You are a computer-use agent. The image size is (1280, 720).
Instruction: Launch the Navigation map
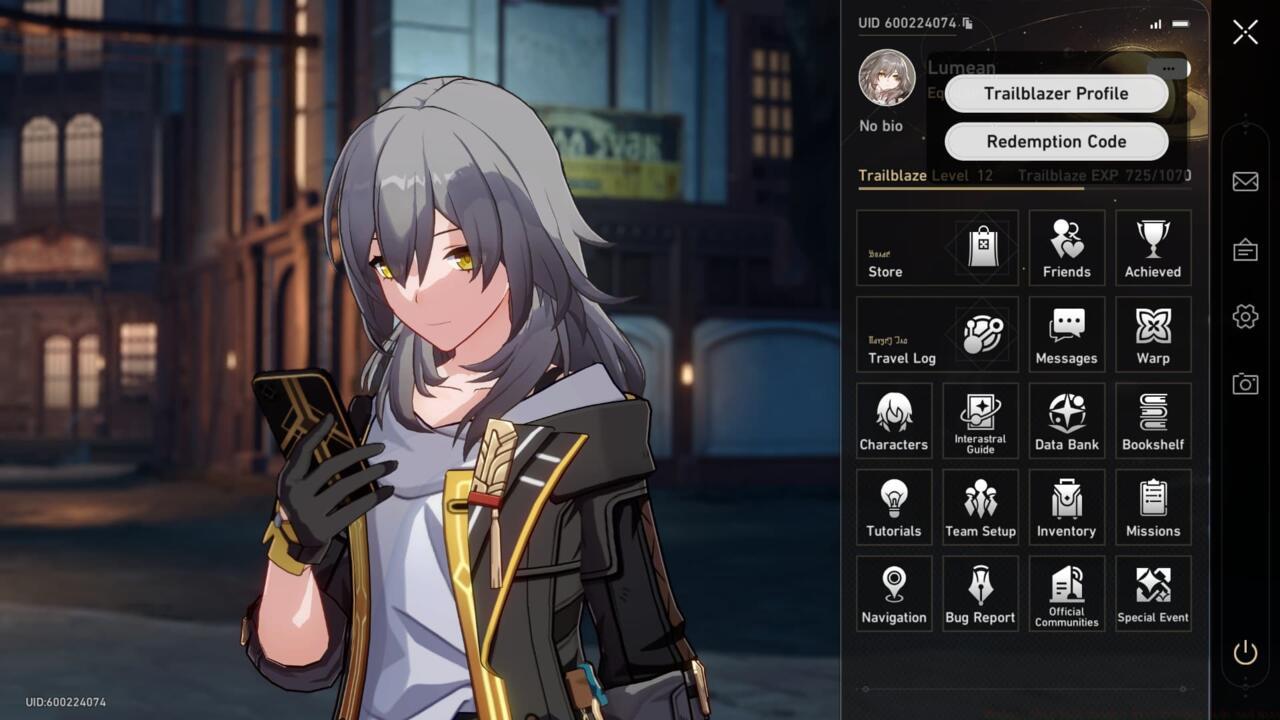pyautogui.click(x=893, y=593)
